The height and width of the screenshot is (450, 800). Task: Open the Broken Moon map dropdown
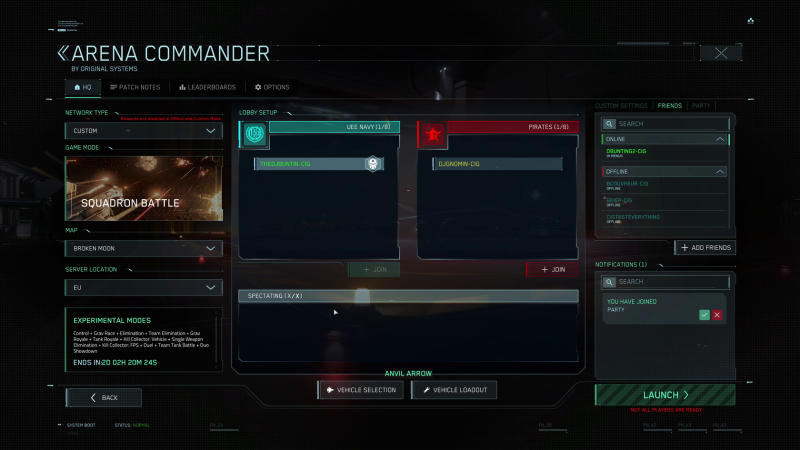pyautogui.click(x=144, y=248)
